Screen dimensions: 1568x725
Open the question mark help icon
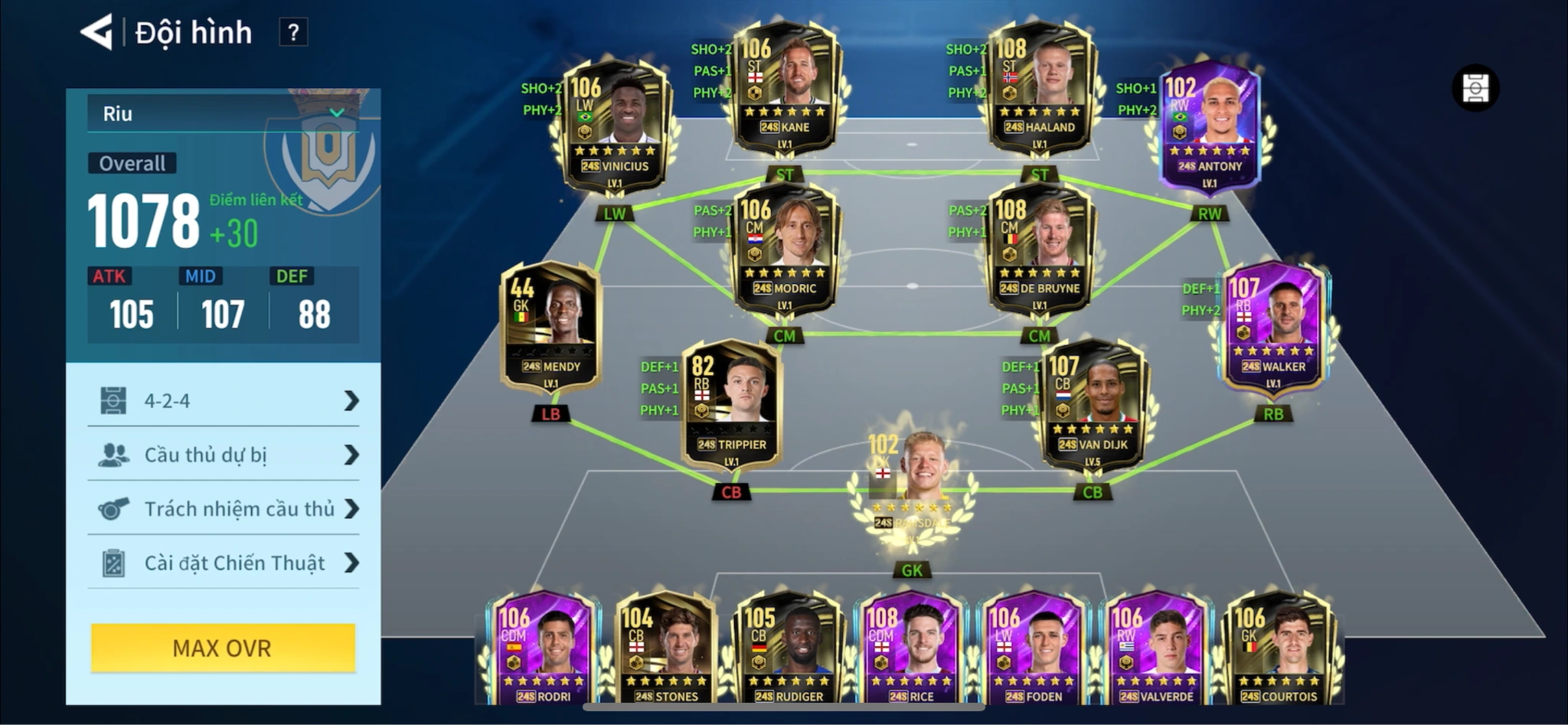[293, 33]
